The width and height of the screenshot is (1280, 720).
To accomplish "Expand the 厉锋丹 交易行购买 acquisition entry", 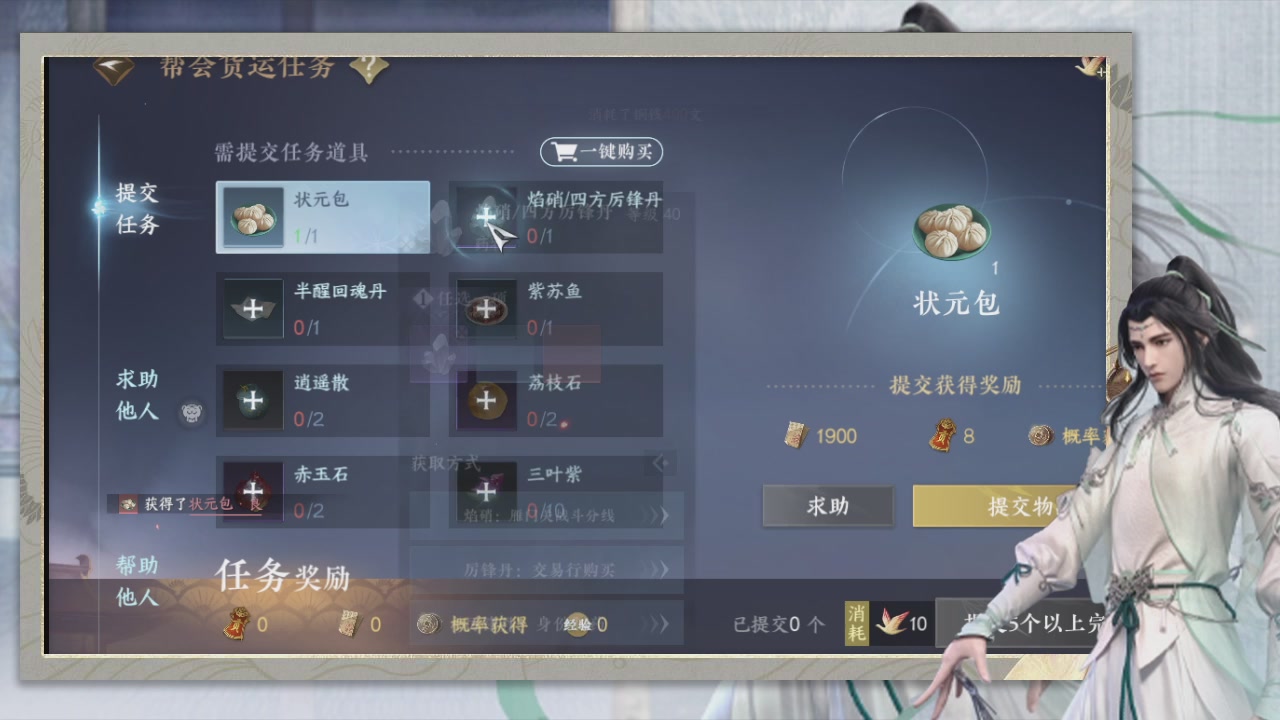I will click(x=659, y=567).
